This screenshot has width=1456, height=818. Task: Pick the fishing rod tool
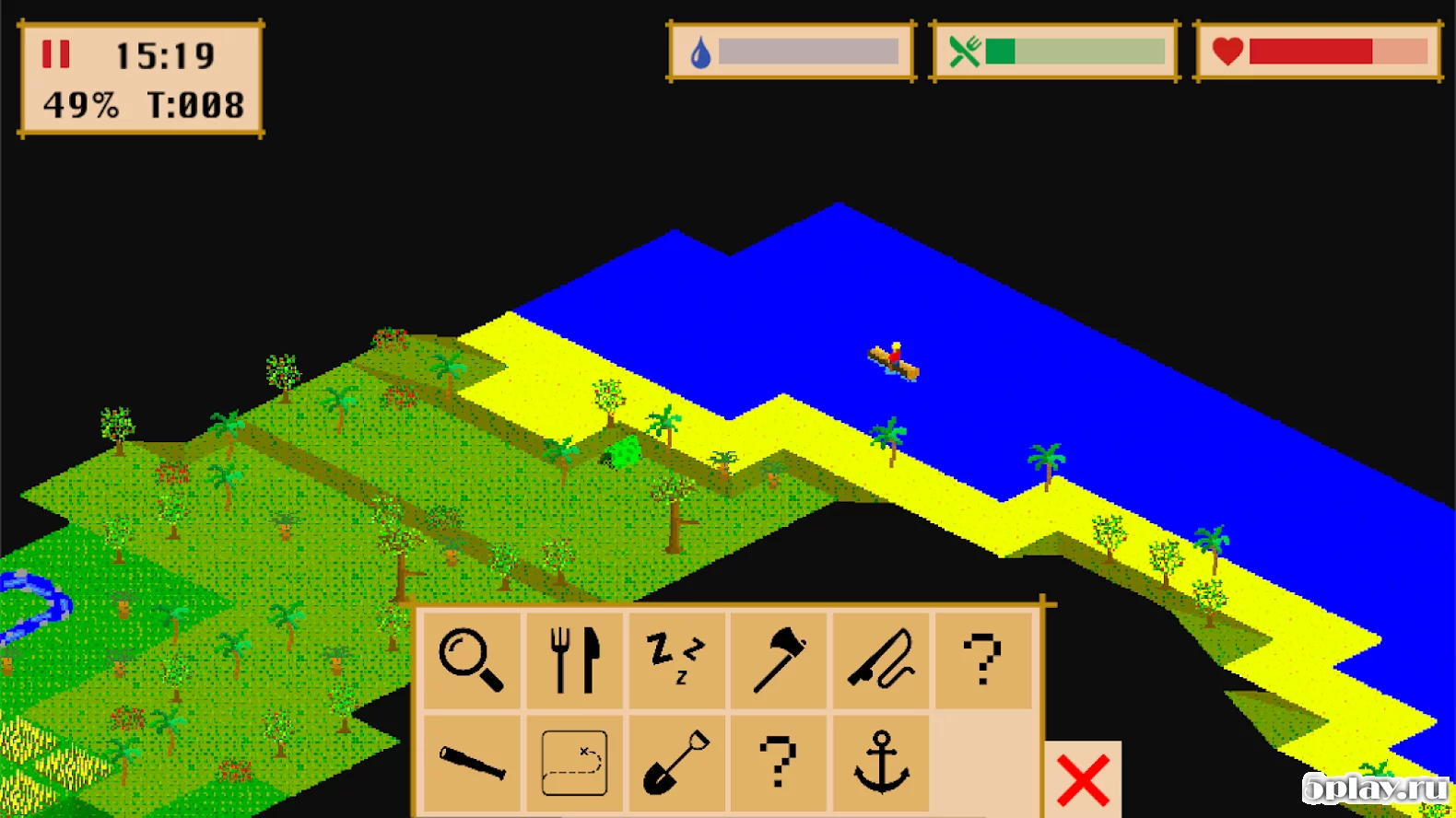(881, 660)
